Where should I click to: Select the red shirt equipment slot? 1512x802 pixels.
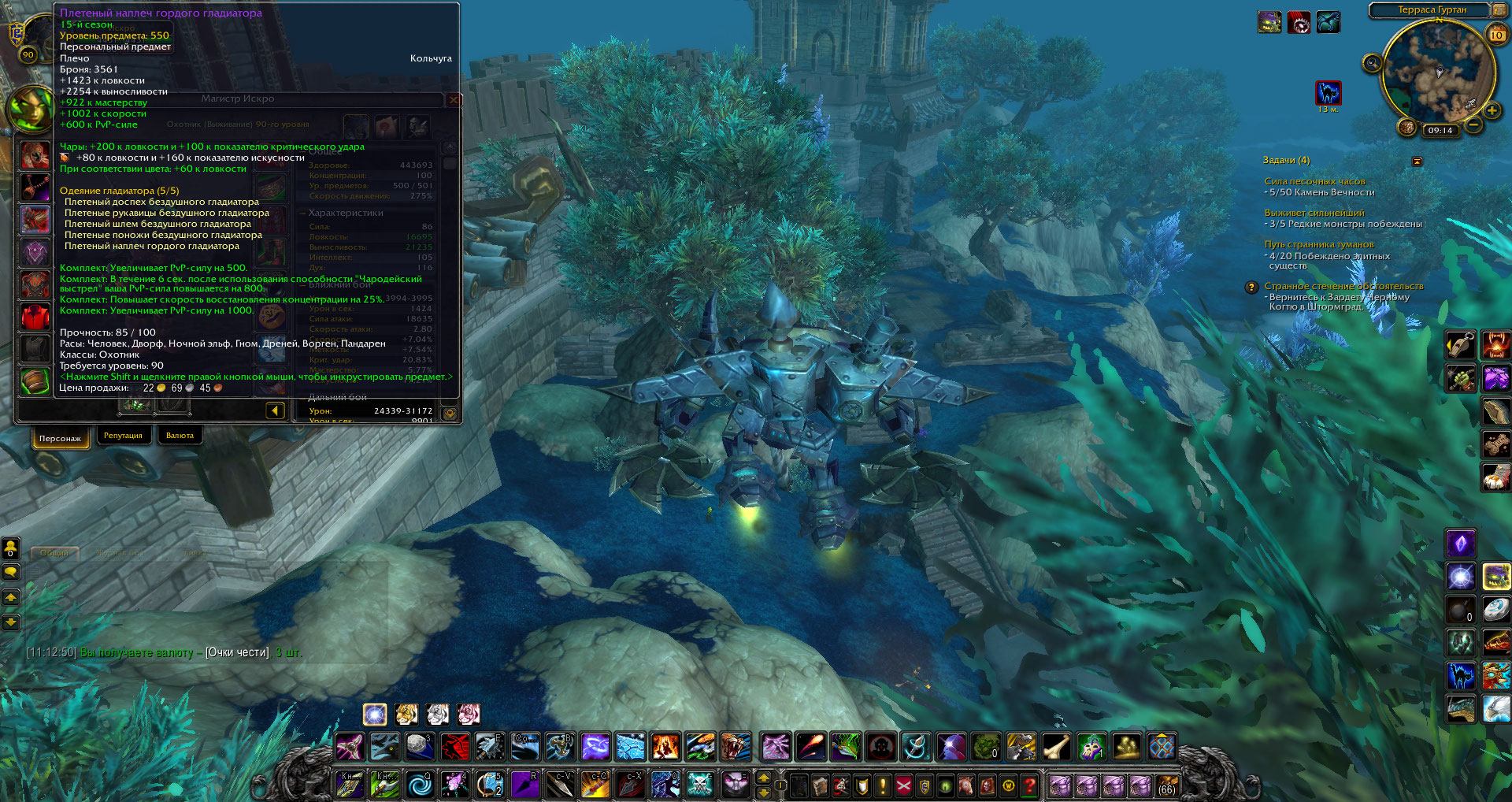[x=35, y=317]
